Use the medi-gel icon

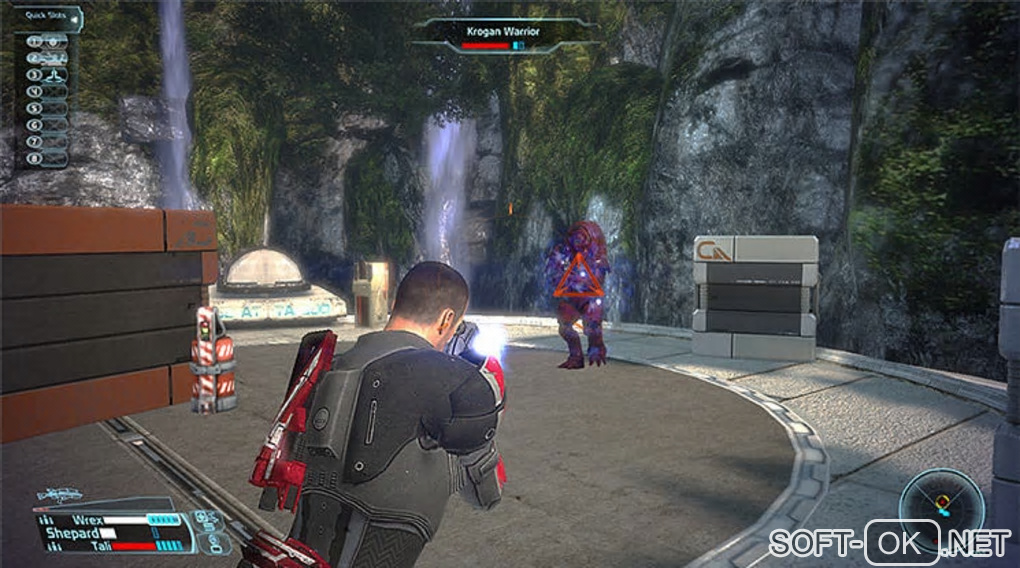point(204,519)
